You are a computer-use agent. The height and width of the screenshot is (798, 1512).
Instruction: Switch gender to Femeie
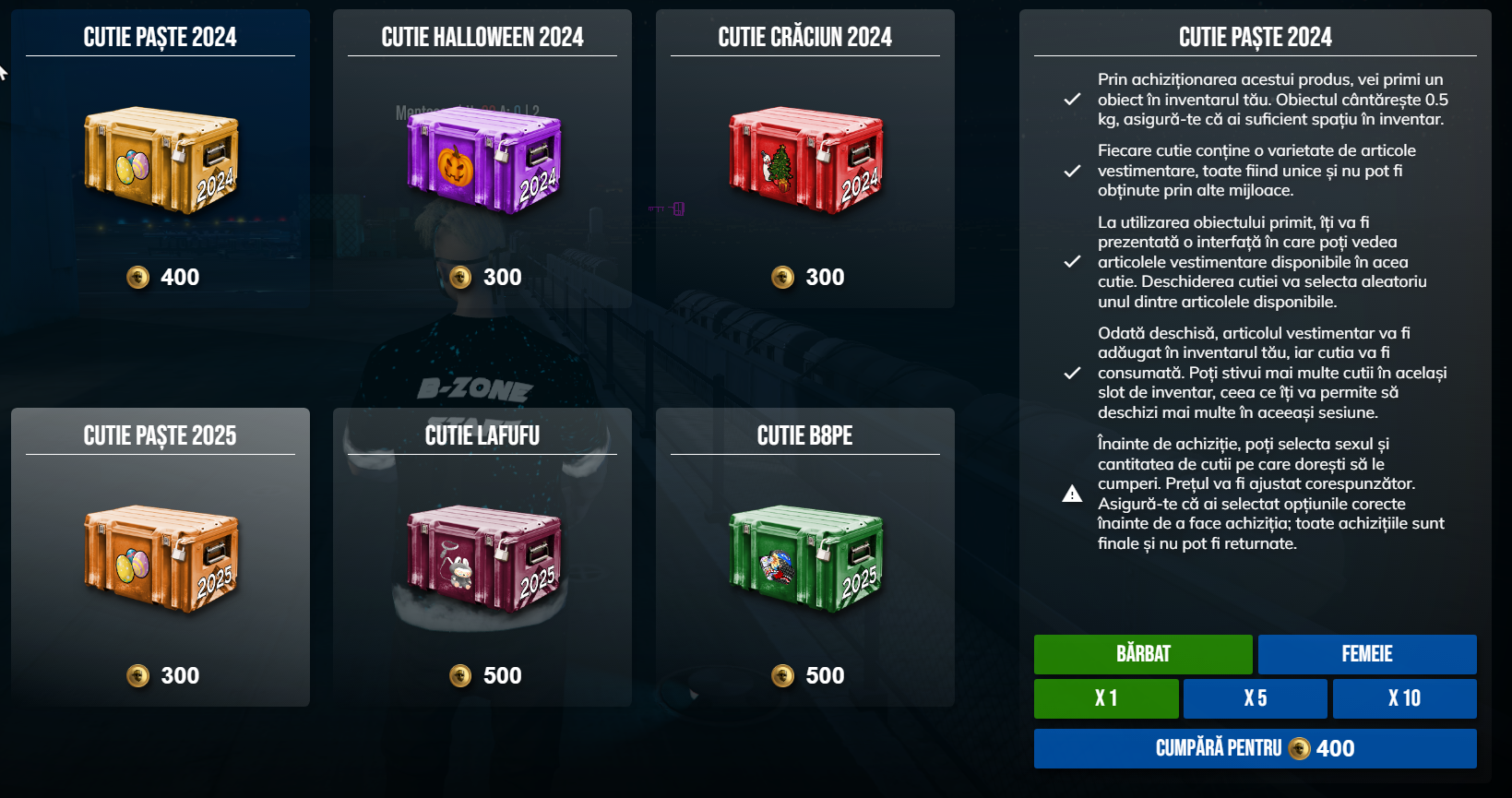(1367, 654)
